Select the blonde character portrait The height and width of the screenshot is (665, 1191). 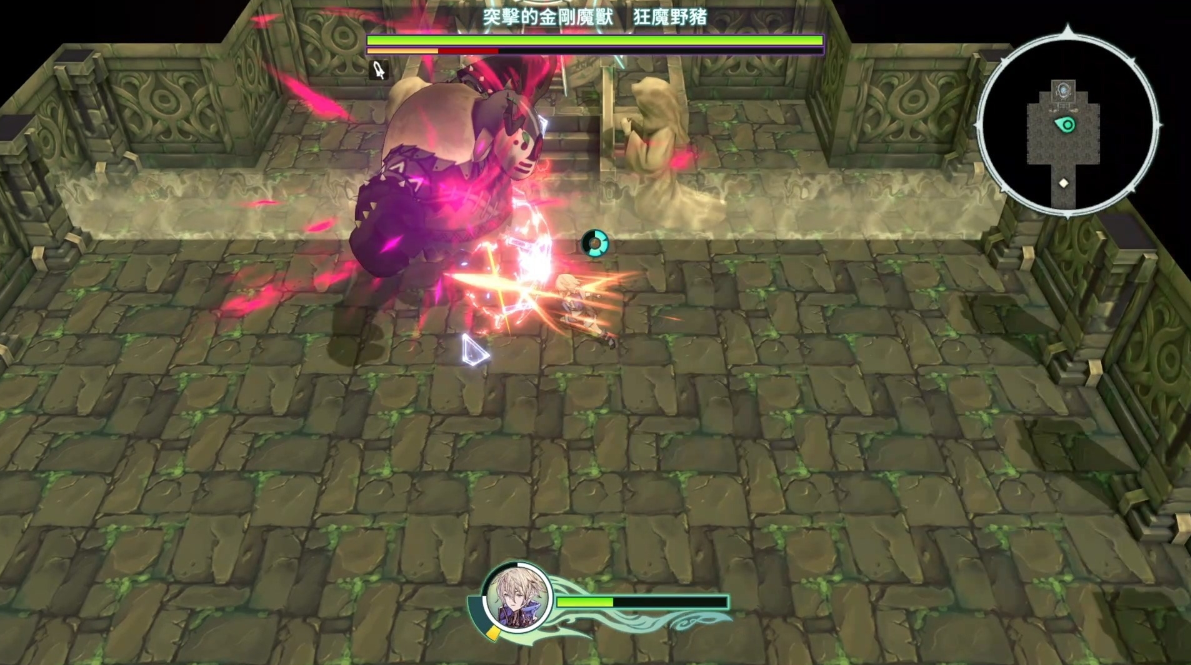pyautogui.click(x=516, y=599)
